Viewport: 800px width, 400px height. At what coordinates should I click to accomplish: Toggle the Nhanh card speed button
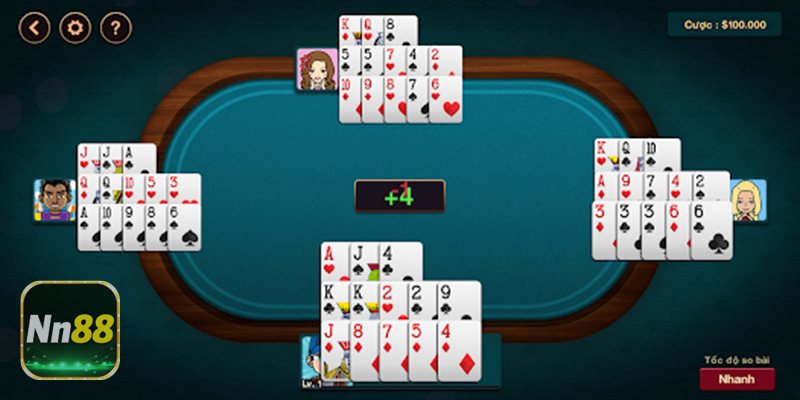pos(736,379)
